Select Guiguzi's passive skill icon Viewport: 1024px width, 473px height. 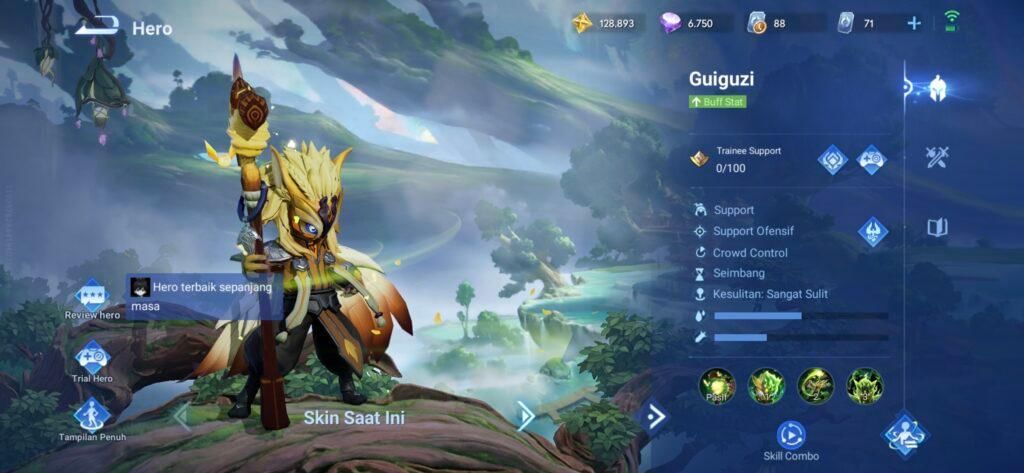coord(717,386)
